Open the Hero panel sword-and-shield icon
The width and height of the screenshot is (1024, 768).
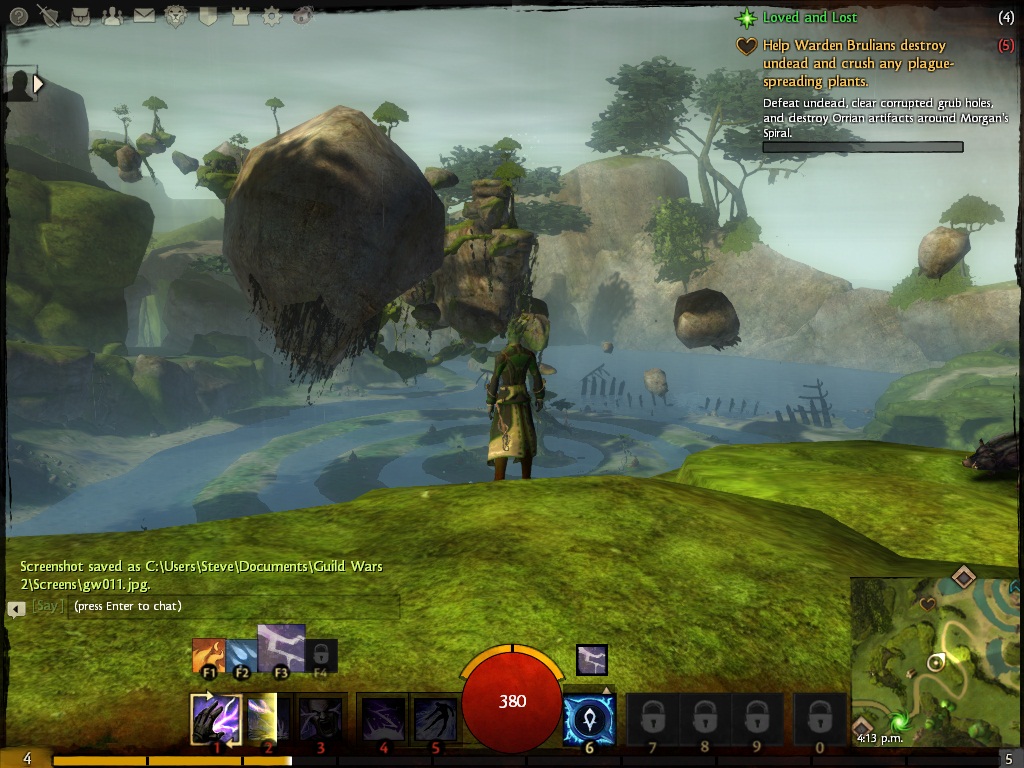coord(48,16)
